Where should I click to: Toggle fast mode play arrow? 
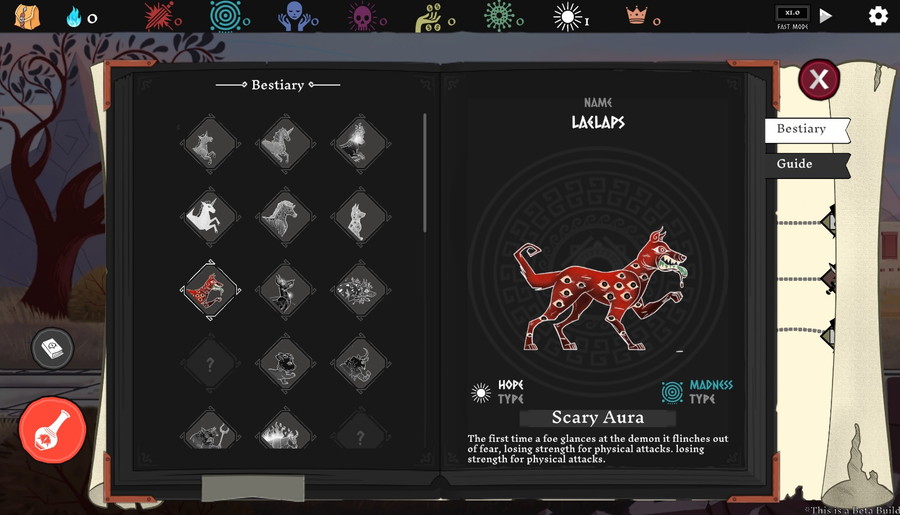(x=826, y=16)
